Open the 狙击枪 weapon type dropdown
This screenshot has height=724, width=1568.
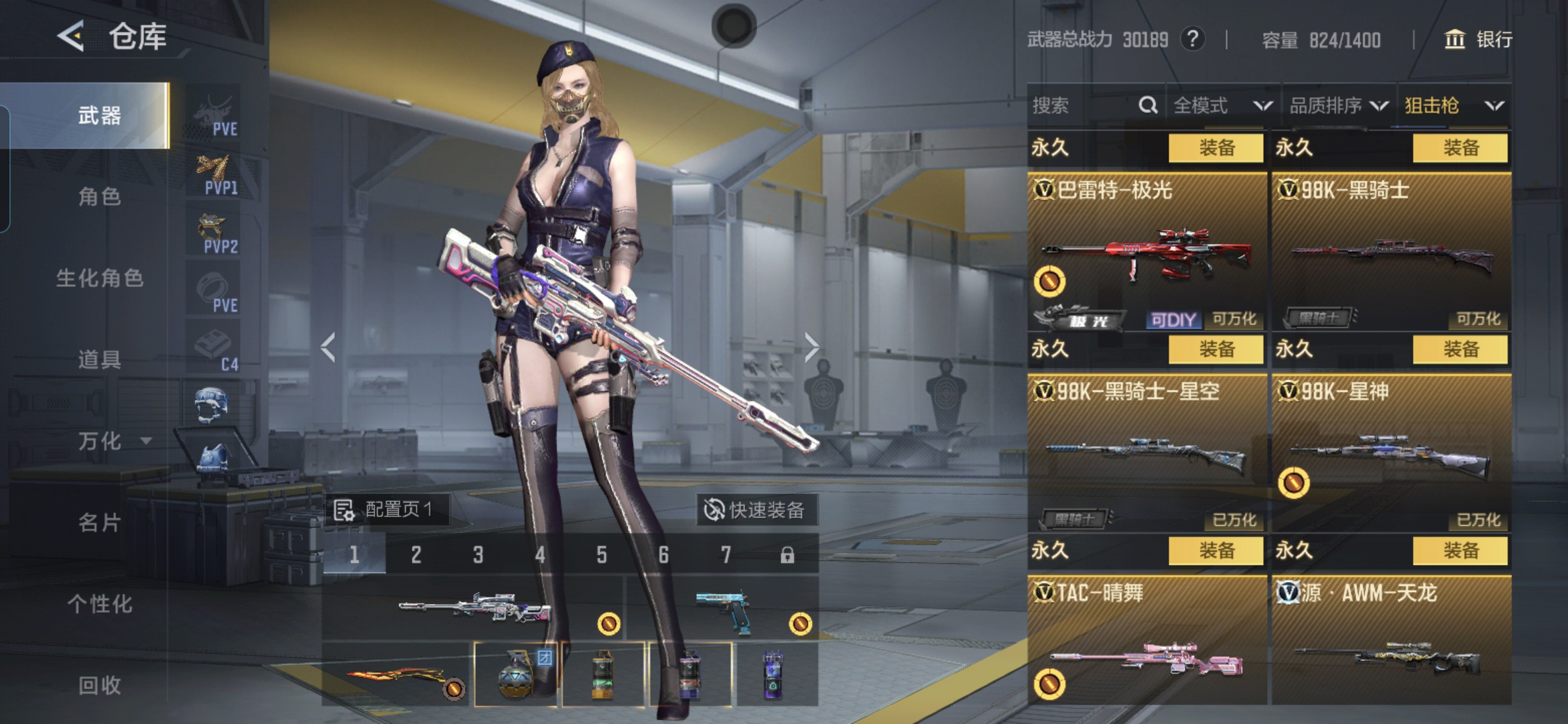[x=1453, y=105]
